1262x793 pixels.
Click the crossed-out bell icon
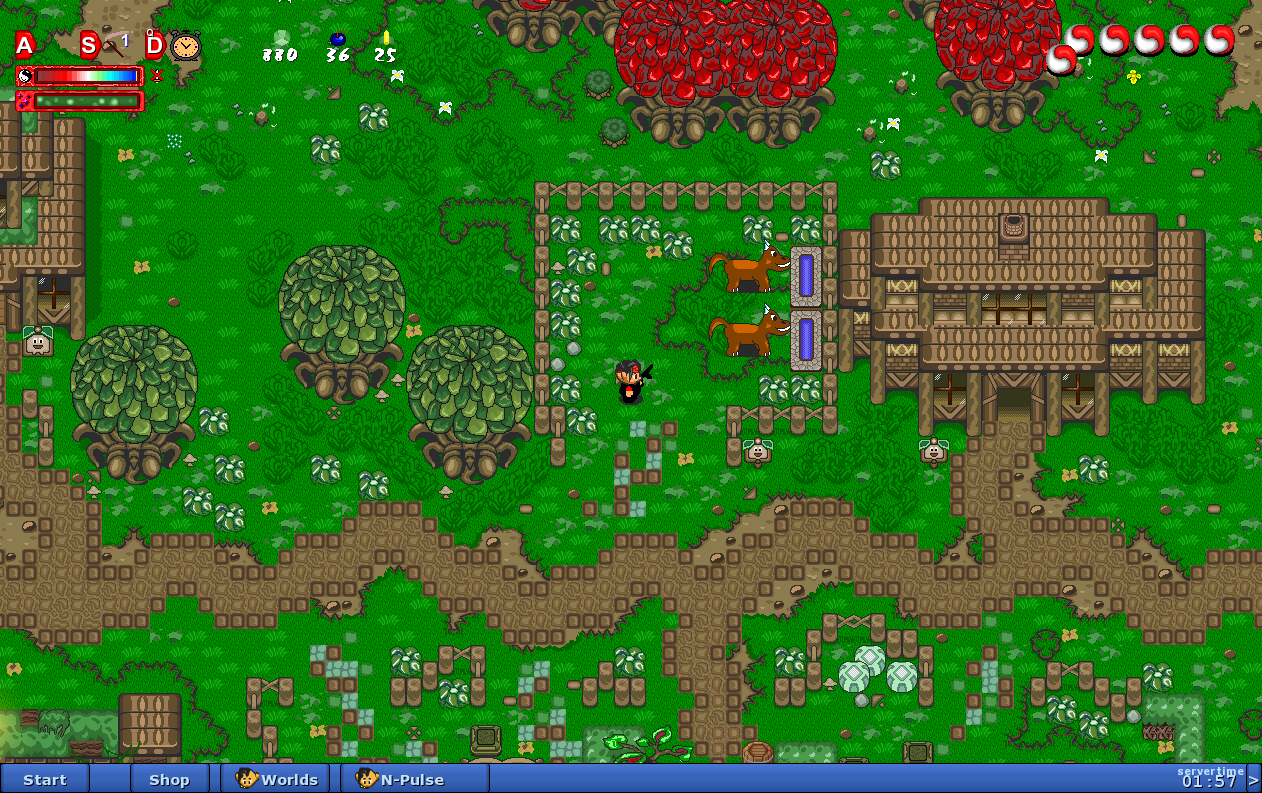(156, 75)
